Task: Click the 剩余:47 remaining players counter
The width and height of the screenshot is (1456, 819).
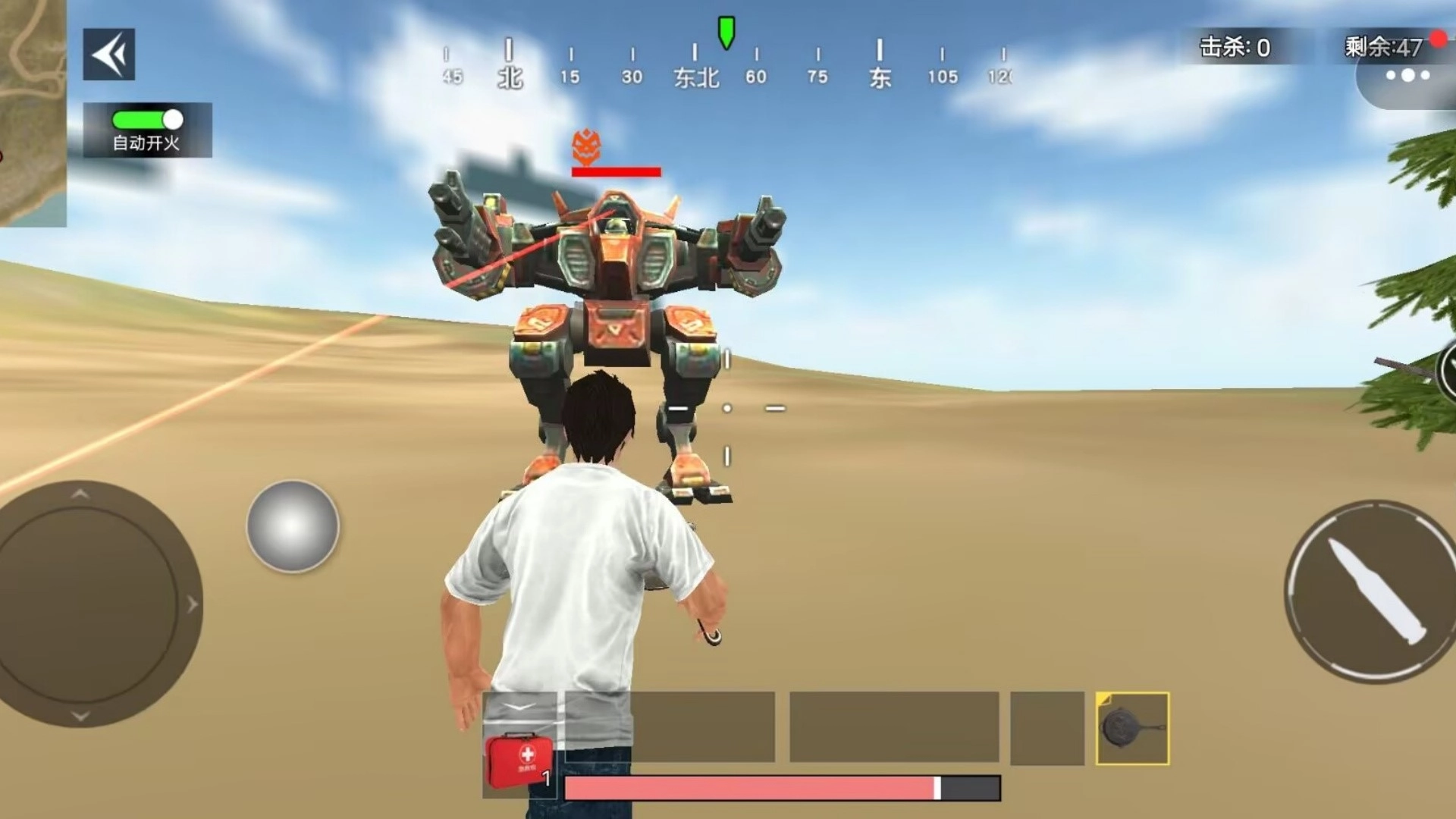Action: 1382,45
